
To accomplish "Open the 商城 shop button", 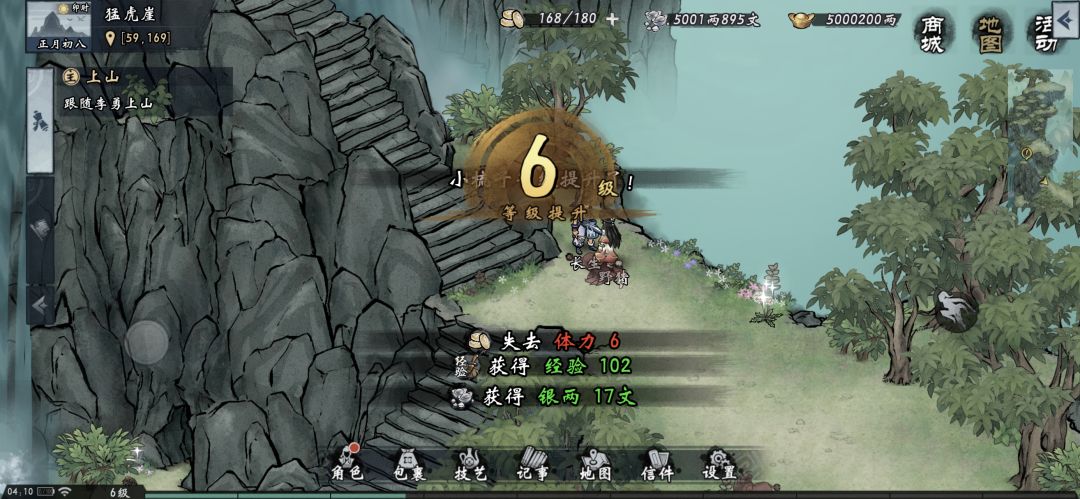I will (931, 32).
